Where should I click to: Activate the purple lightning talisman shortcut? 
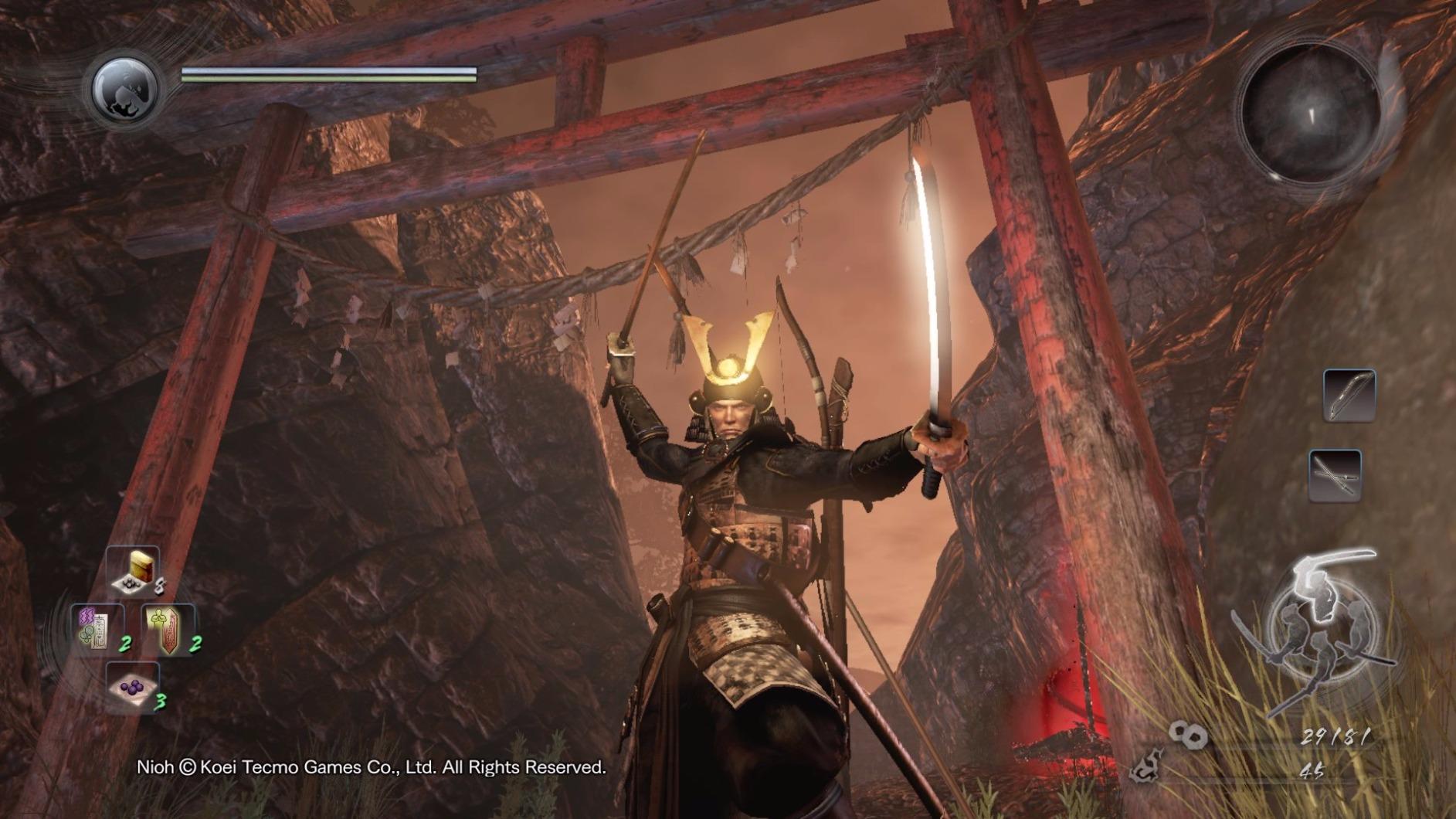tap(96, 627)
